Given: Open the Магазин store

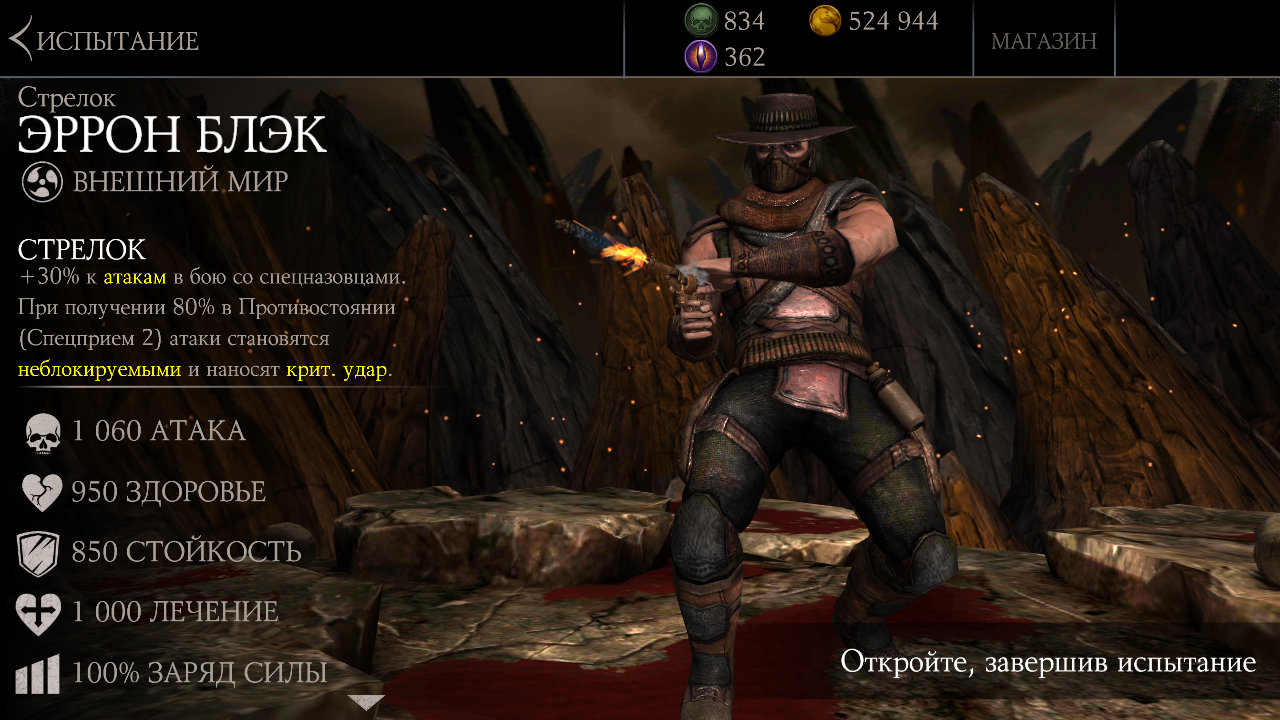Looking at the screenshot, I should coord(1043,41).
